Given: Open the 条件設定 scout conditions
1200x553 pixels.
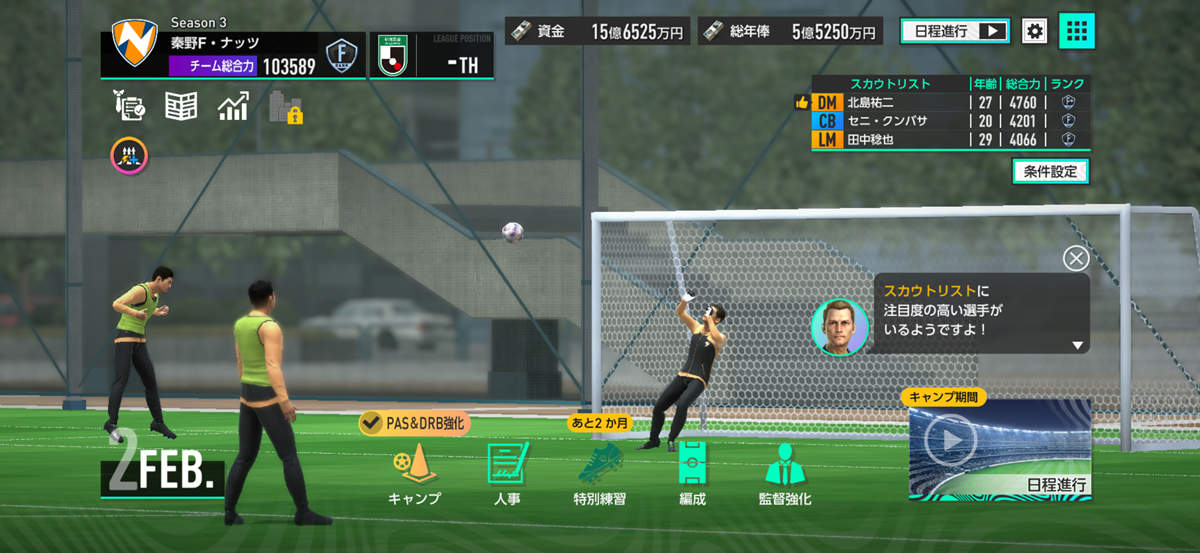Looking at the screenshot, I should pyautogui.click(x=1050, y=172).
